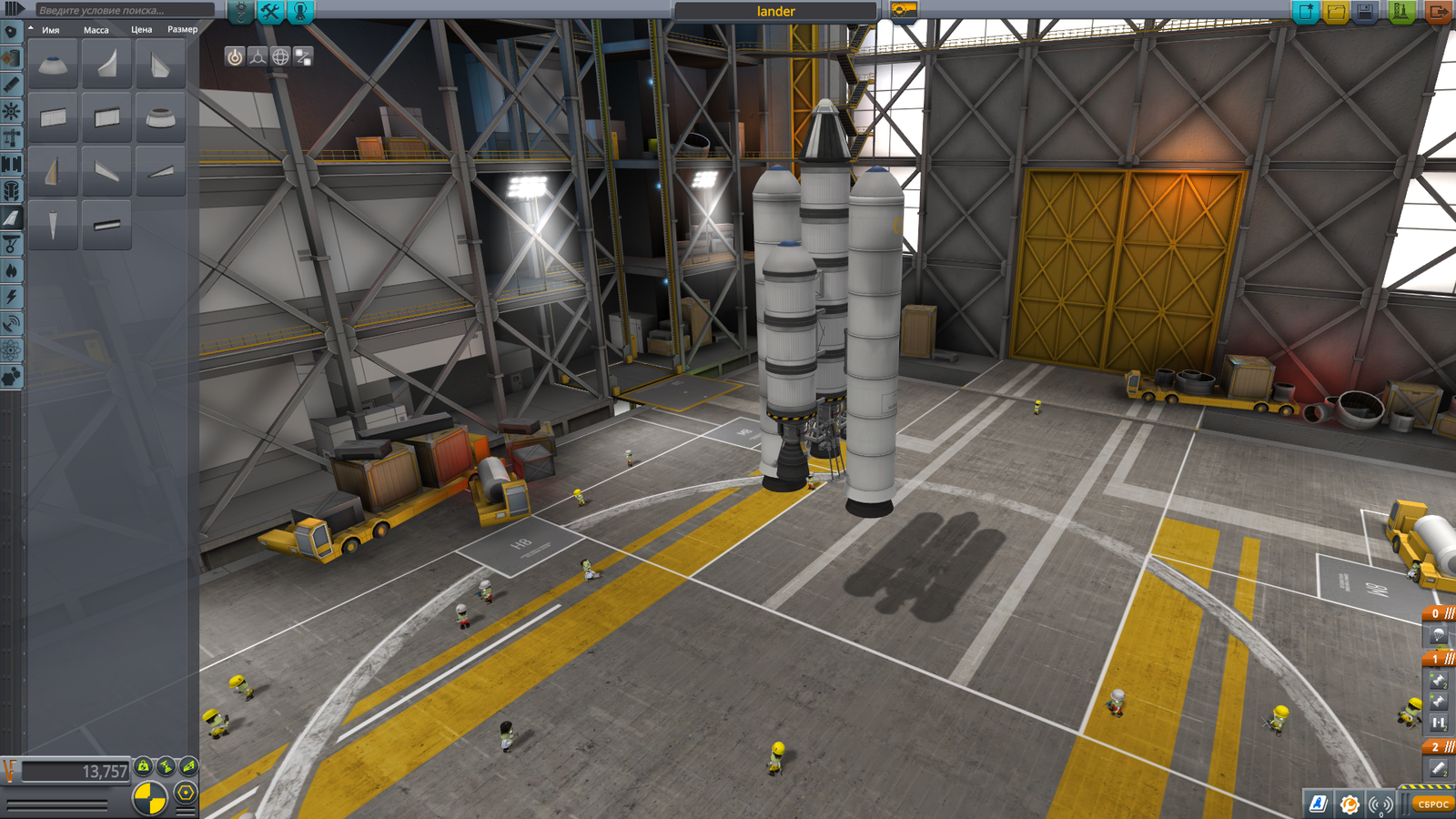The width and height of the screenshot is (1456, 819).
Task: Open the load vessel folder button
Action: [1336, 11]
